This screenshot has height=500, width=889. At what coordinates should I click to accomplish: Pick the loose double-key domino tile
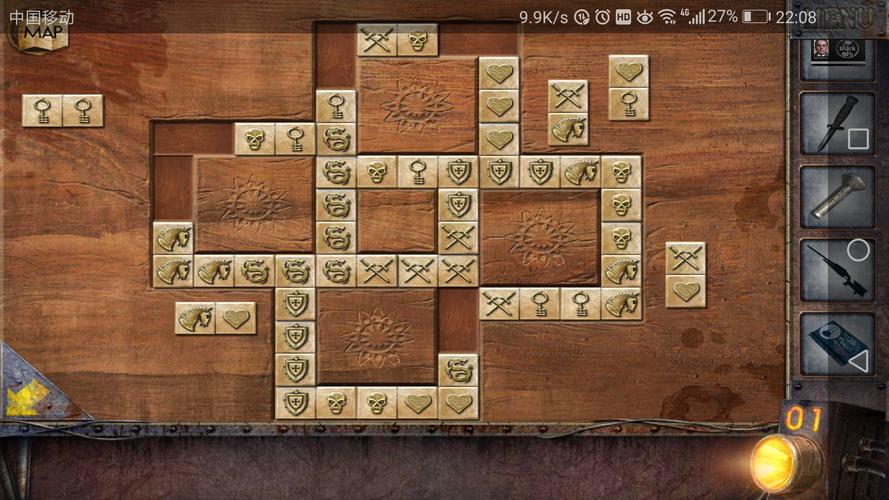[x=62, y=110]
